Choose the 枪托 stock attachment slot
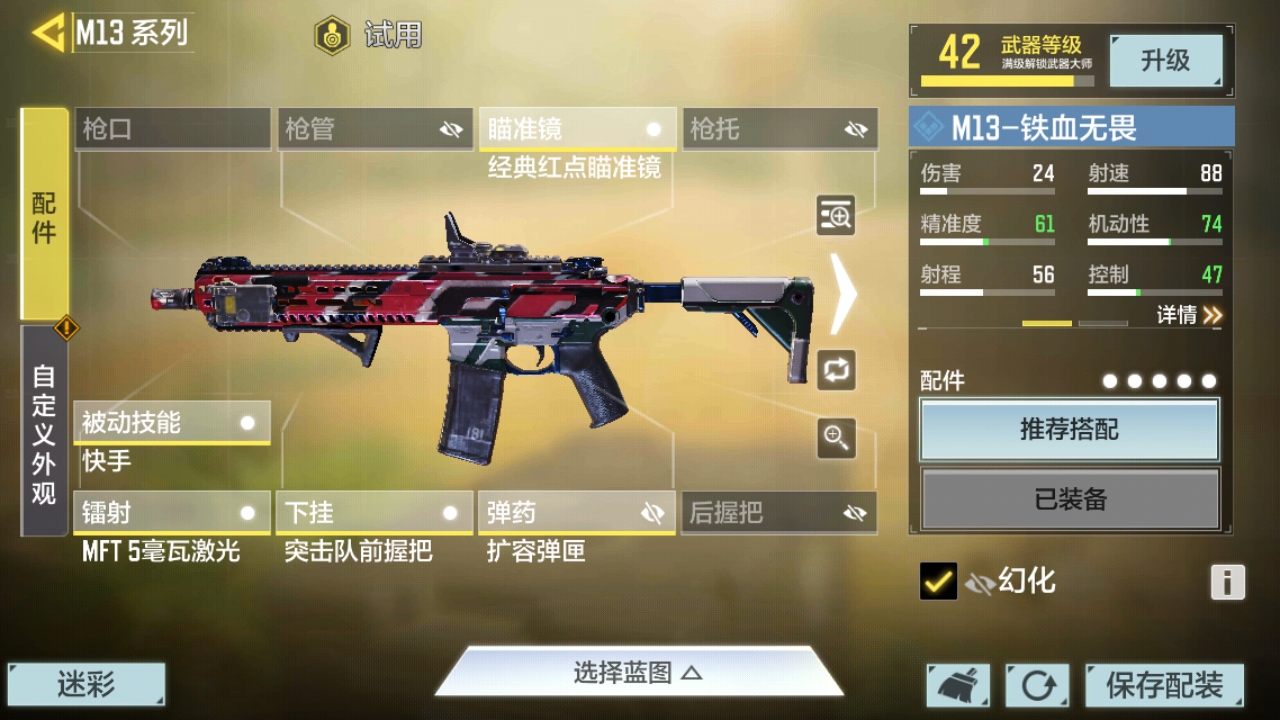This screenshot has height=720, width=1280. click(780, 129)
